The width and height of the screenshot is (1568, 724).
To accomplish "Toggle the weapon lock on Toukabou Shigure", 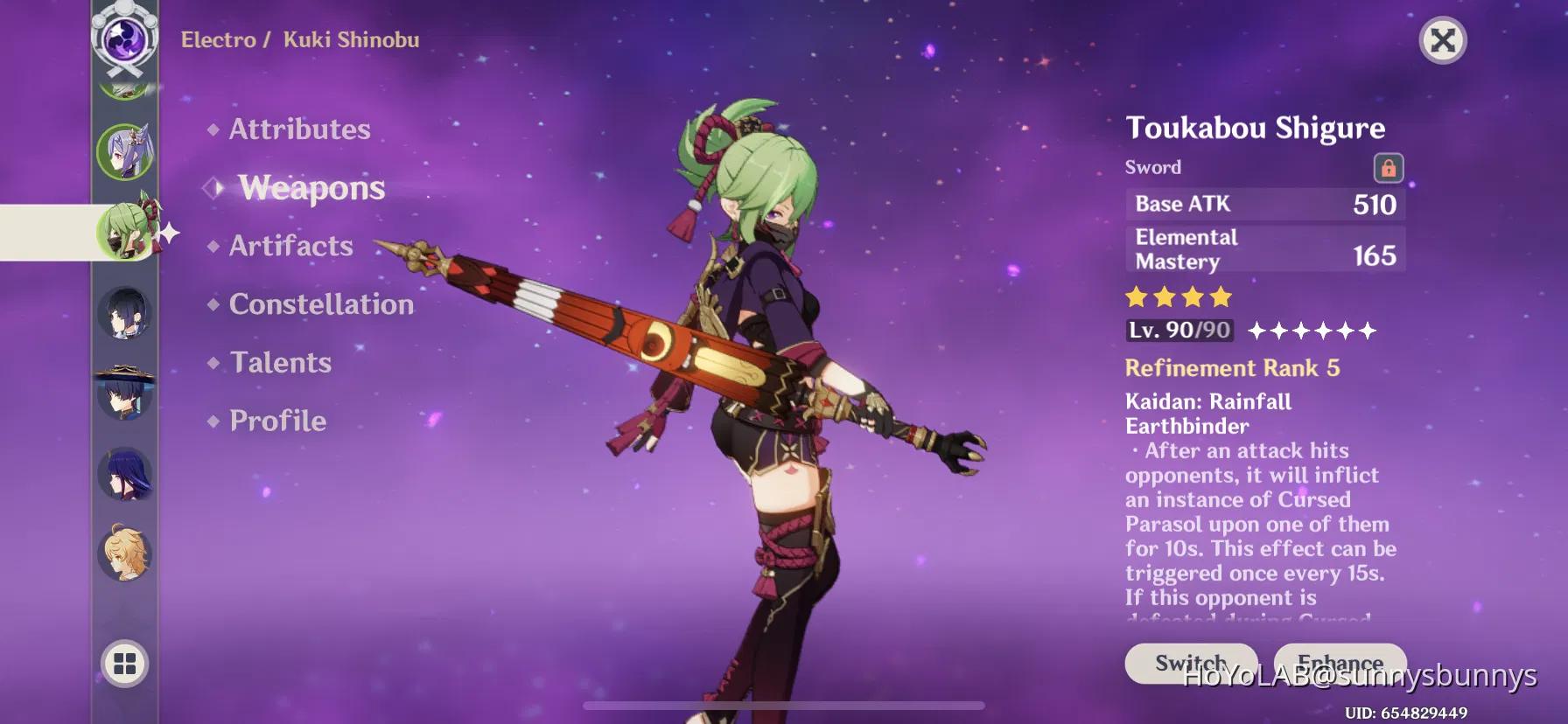I will click(1389, 168).
